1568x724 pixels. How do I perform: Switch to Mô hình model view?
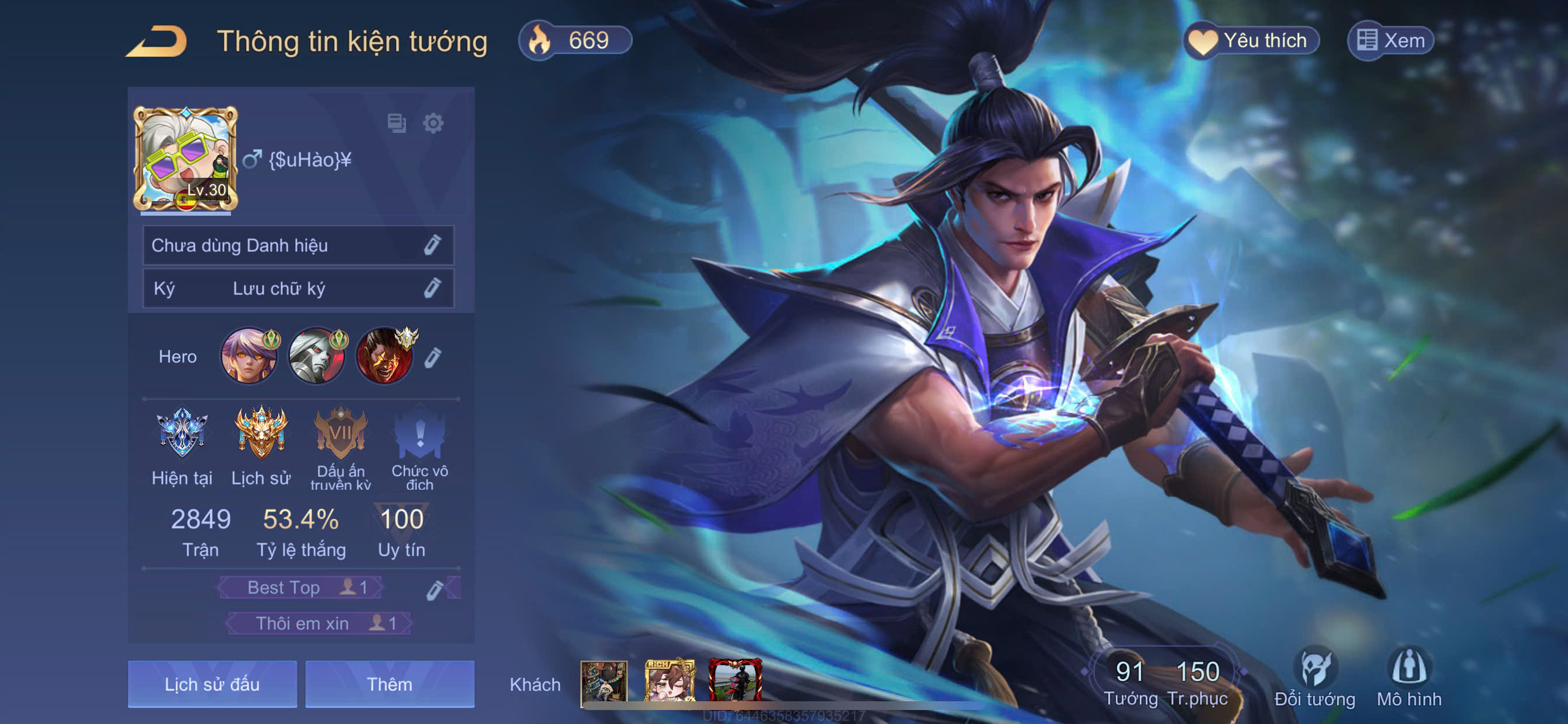point(1409,676)
